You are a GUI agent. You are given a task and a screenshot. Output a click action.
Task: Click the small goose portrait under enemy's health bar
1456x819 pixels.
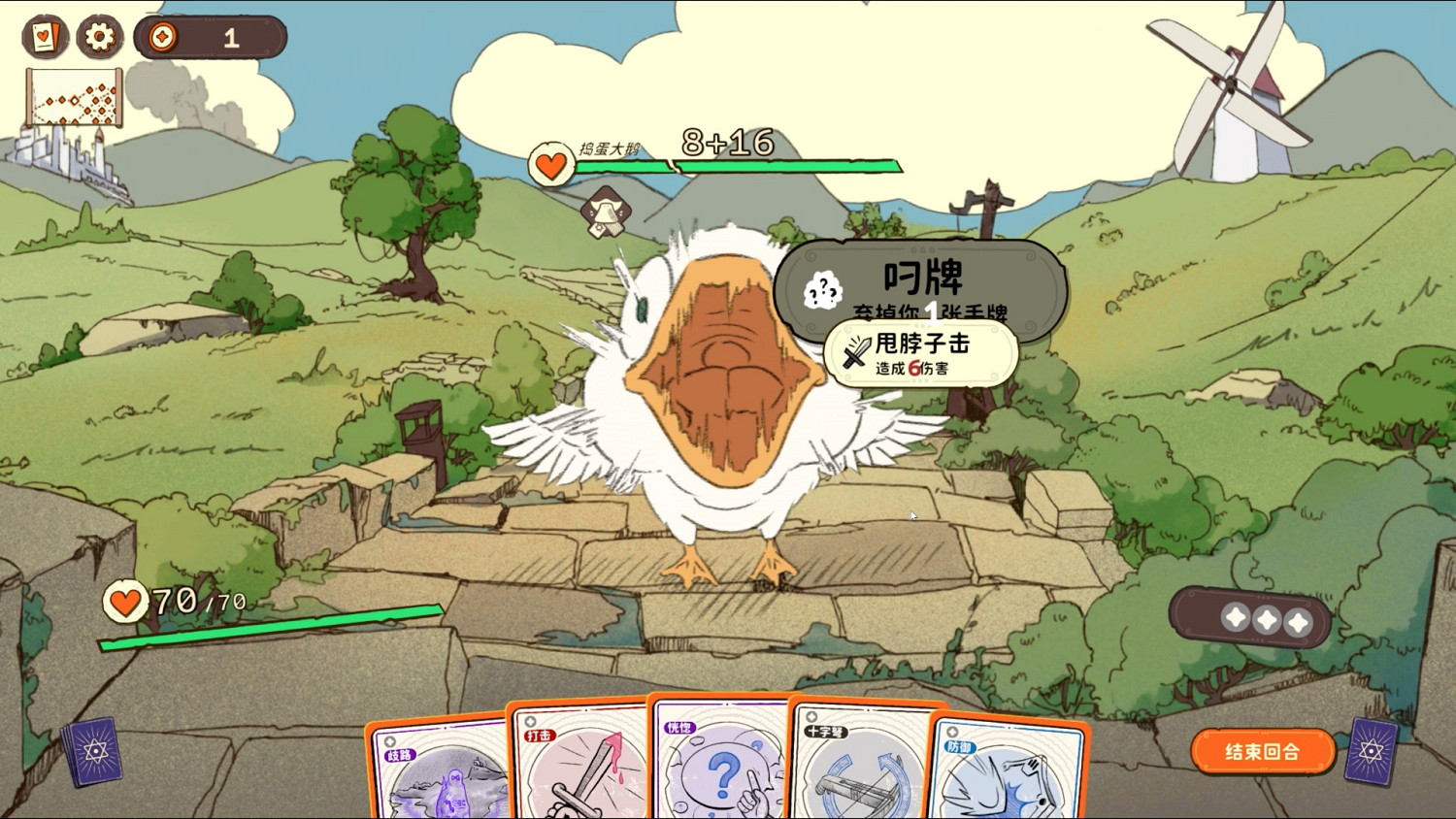coord(605,212)
